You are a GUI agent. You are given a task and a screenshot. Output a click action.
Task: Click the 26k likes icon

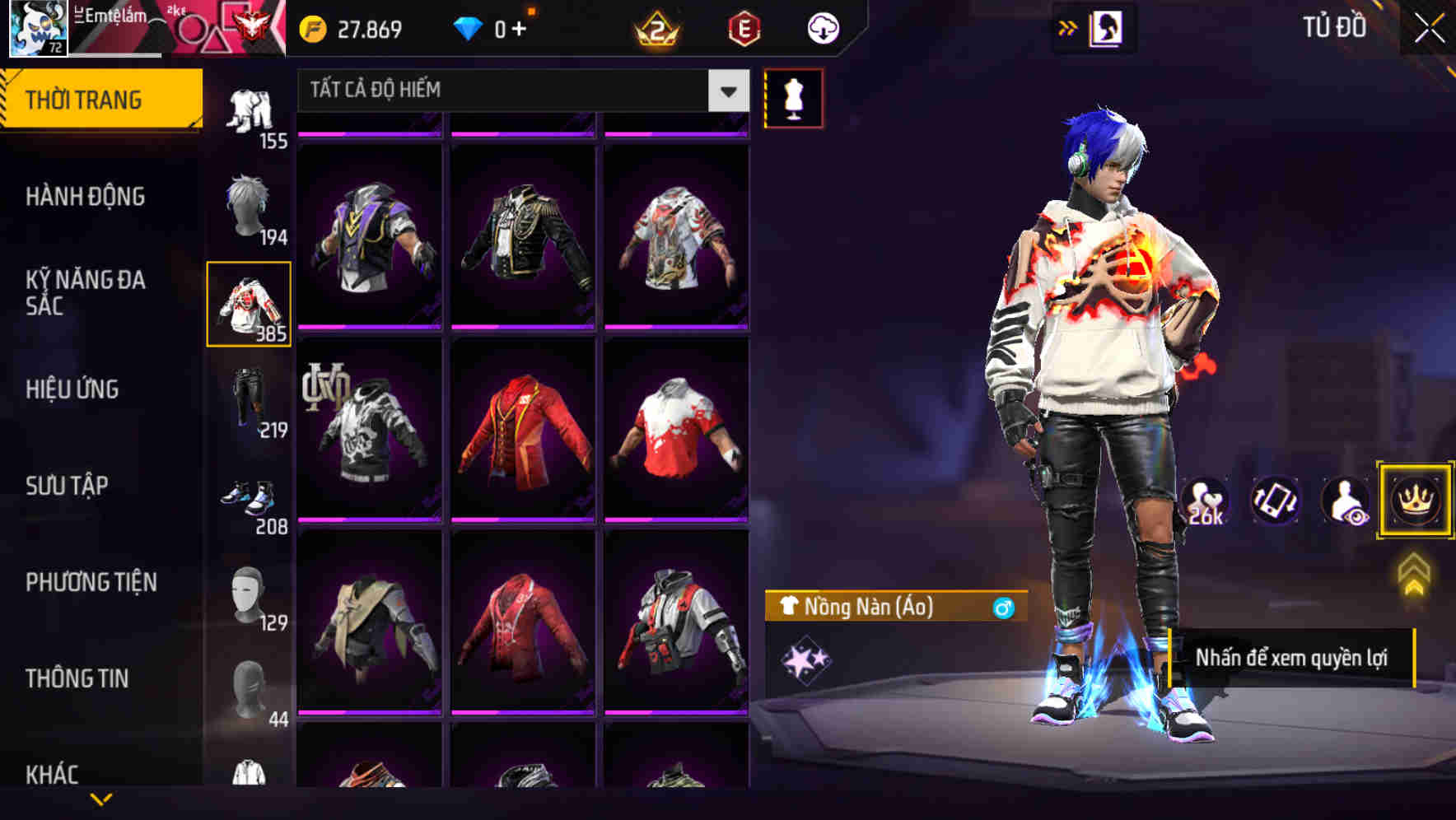[1207, 501]
